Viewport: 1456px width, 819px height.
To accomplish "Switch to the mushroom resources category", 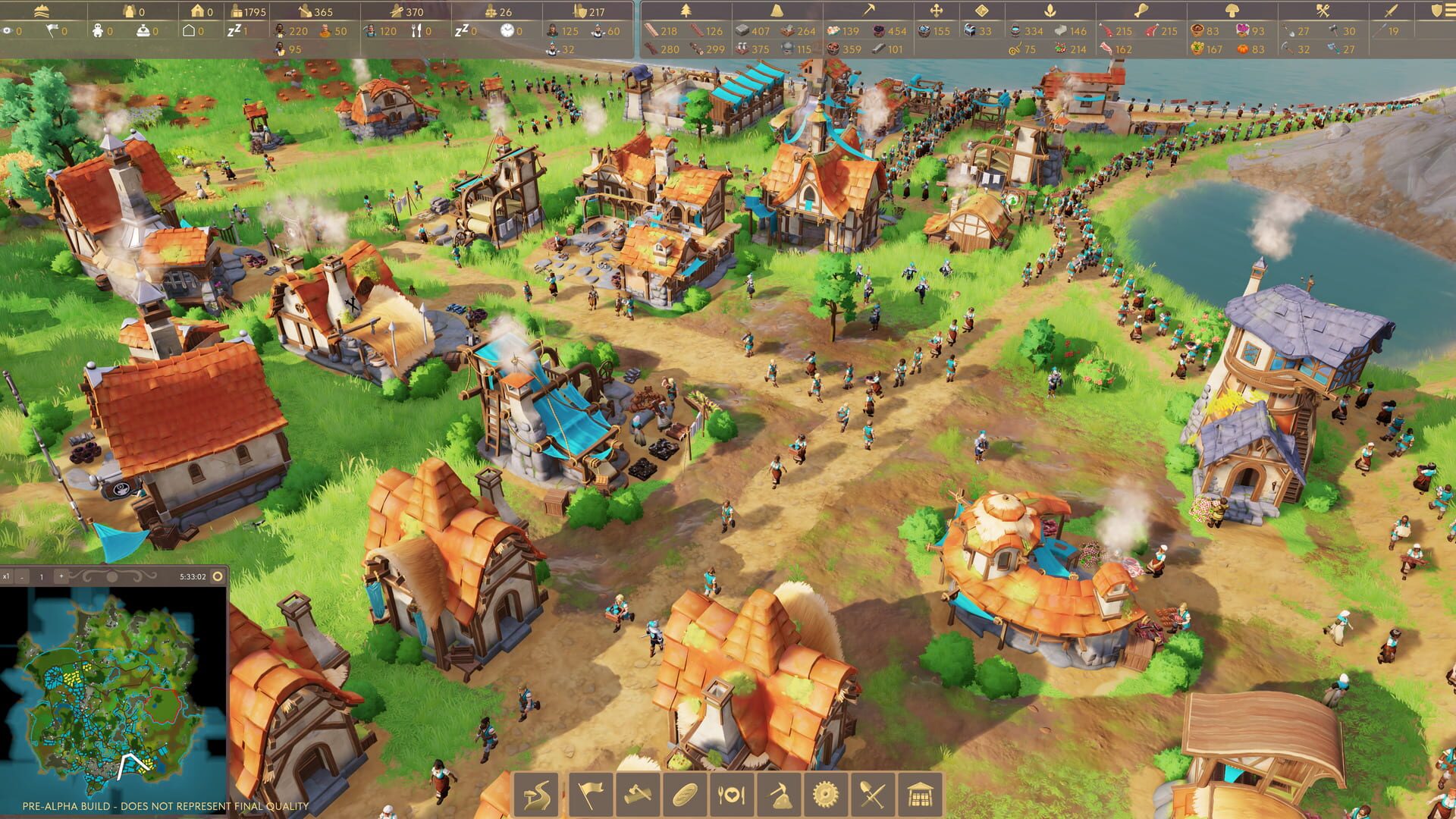I will click(1232, 10).
